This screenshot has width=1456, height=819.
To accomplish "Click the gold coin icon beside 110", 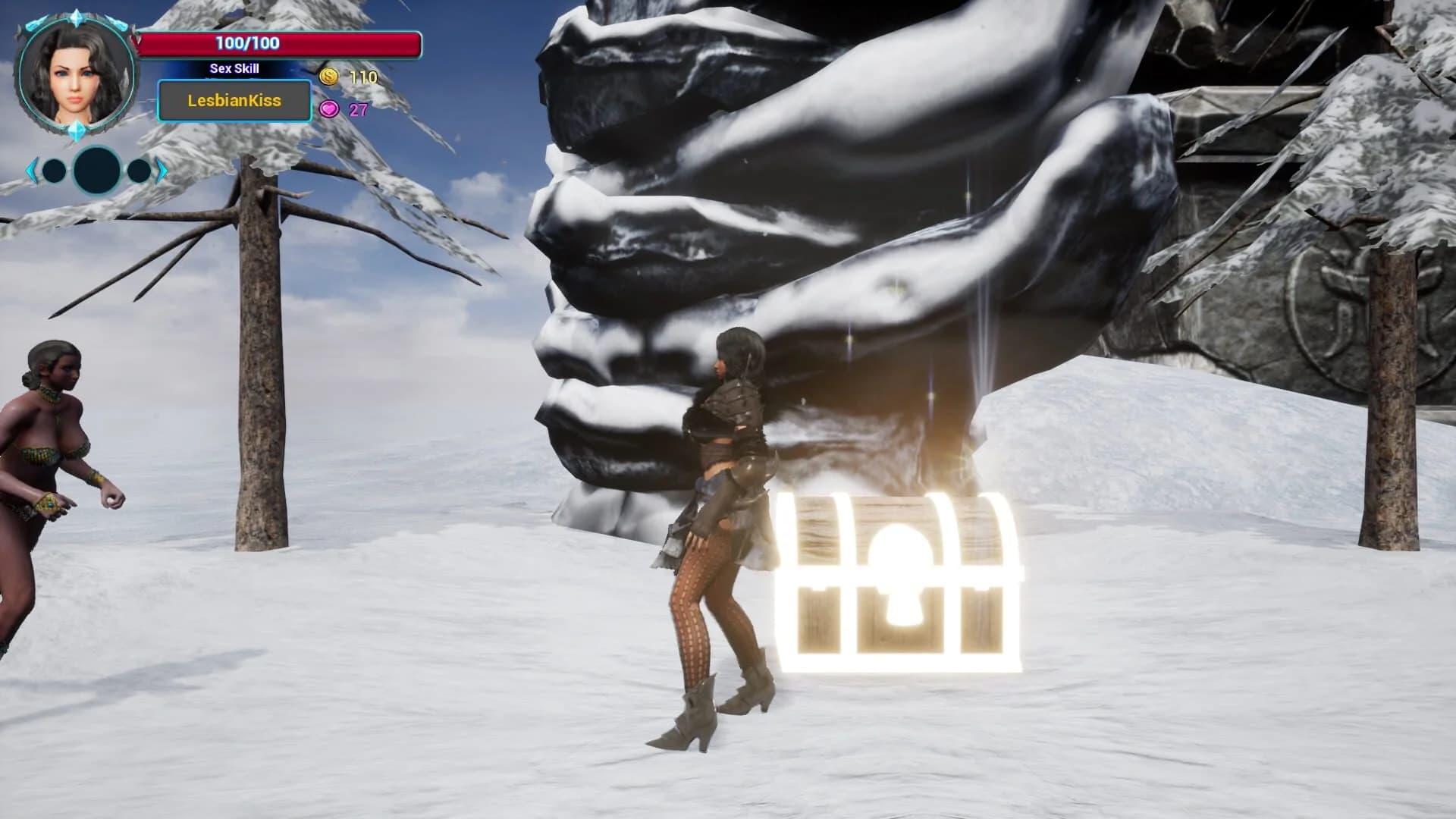I will click(328, 76).
